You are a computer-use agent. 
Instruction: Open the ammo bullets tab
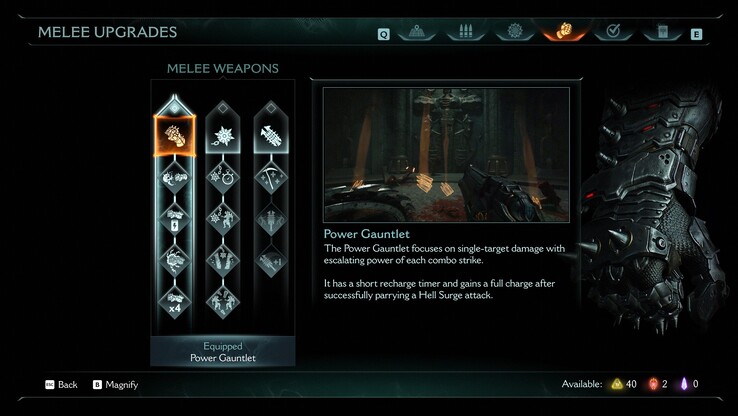click(x=466, y=31)
